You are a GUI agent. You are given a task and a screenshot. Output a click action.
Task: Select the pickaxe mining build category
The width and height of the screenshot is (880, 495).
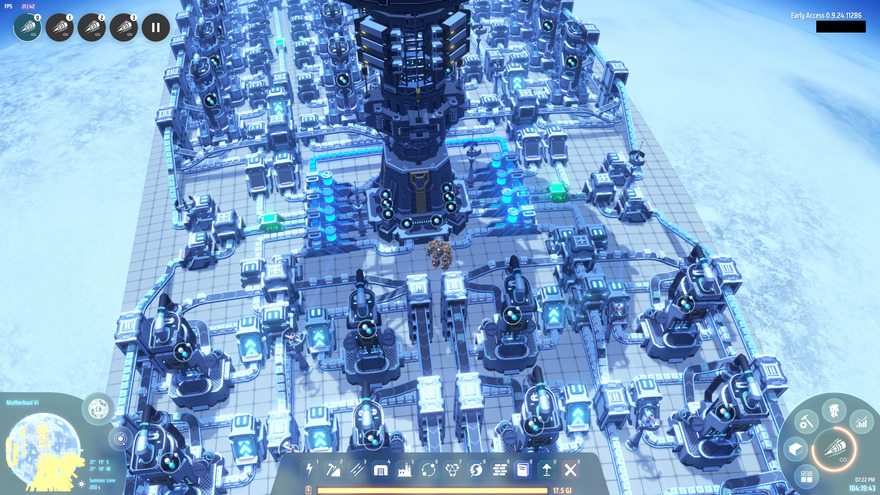[x=333, y=469]
